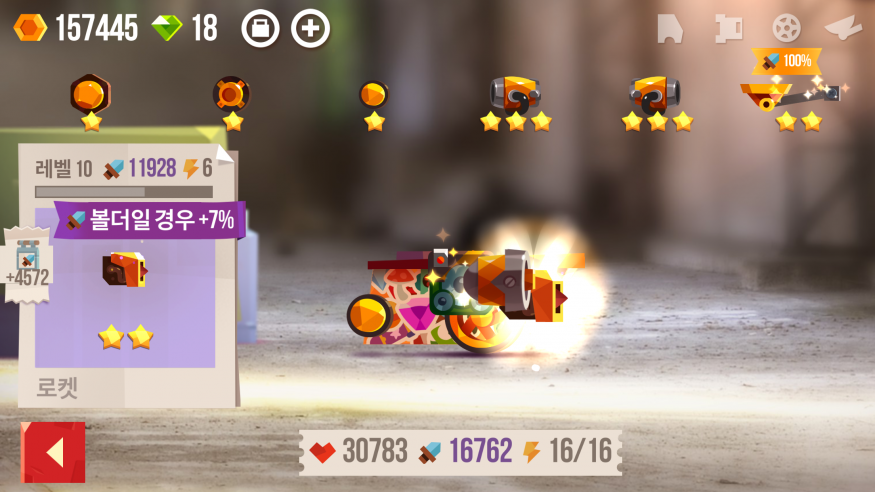Viewport: 875px width, 492px height.
Task: Select the hexagonal orange wheel part
Action: click(90, 95)
